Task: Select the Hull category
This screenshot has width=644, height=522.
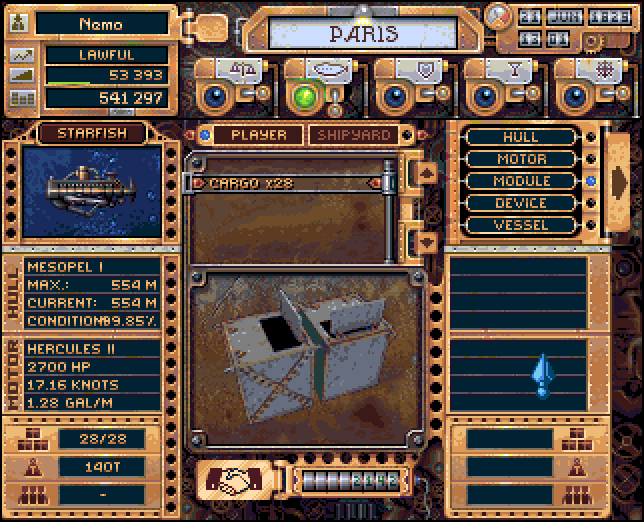Action: tap(521, 137)
